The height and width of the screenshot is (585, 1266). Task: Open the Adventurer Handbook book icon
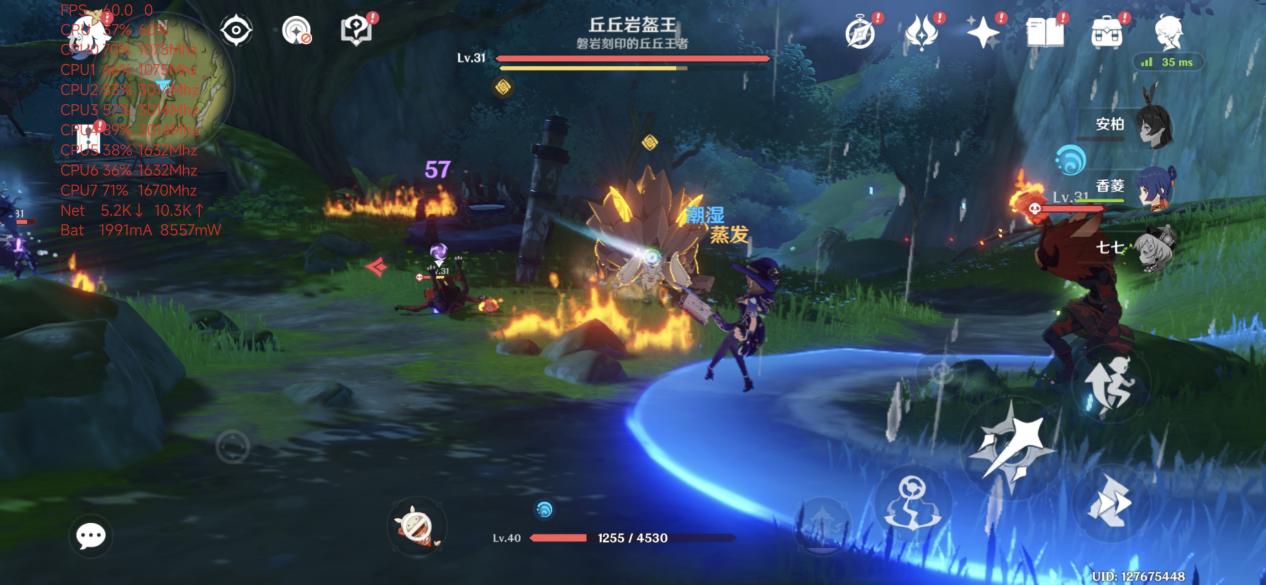pos(1044,33)
